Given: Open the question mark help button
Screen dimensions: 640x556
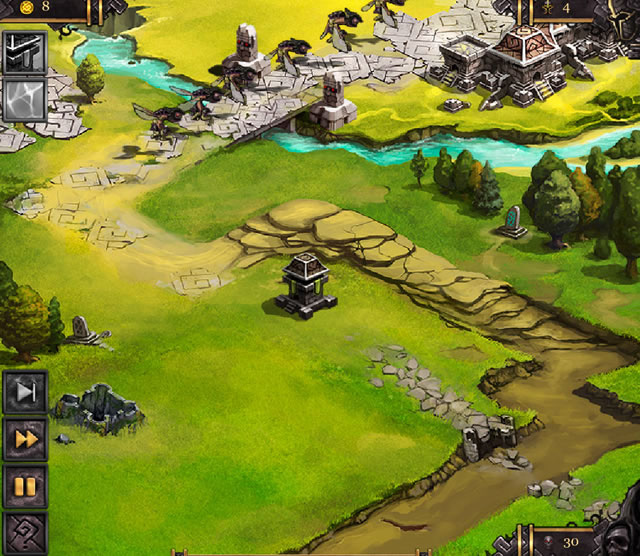Looking at the screenshot, I should [x=25, y=533].
